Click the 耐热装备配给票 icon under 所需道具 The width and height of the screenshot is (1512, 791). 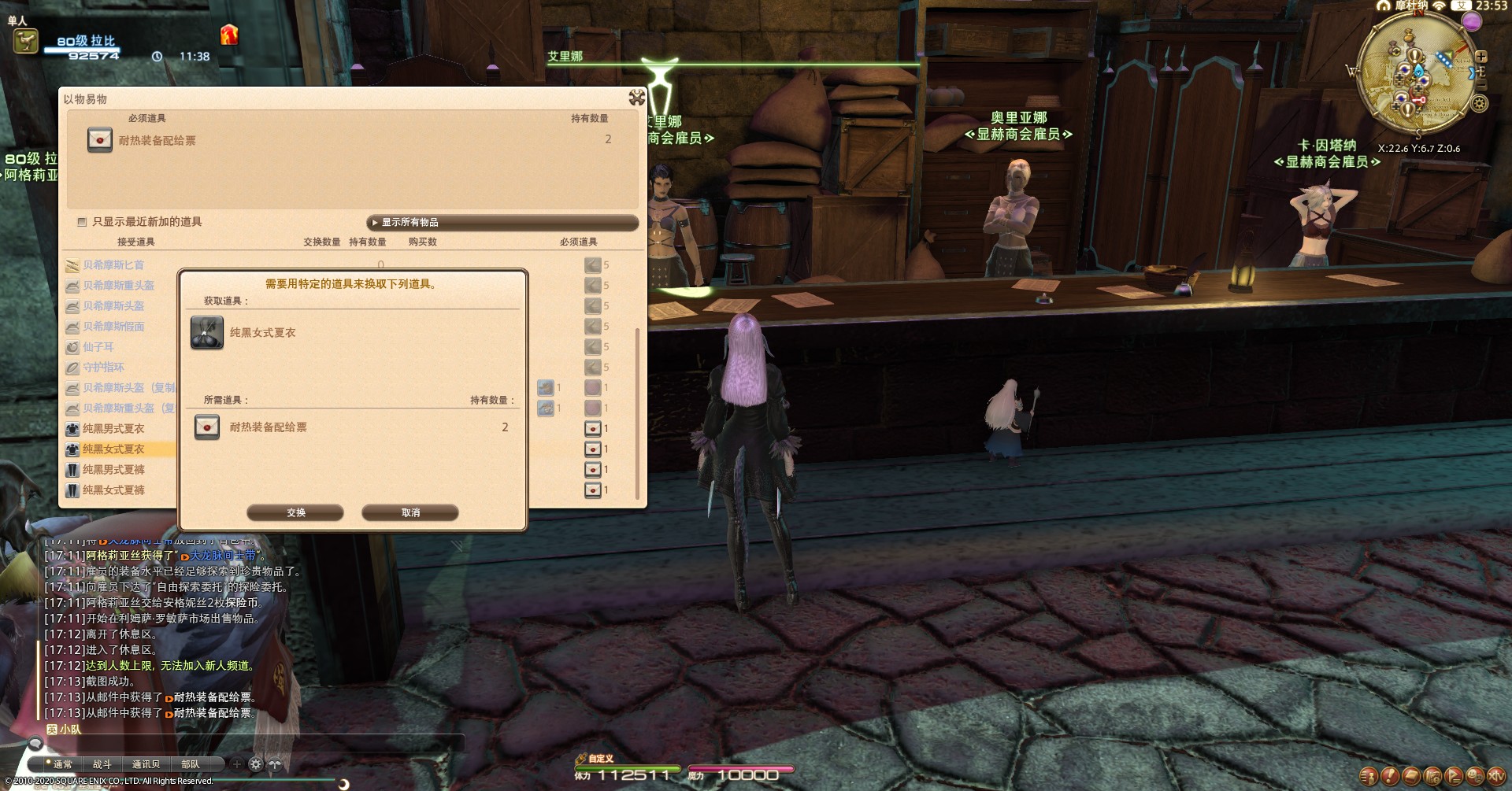[207, 427]
